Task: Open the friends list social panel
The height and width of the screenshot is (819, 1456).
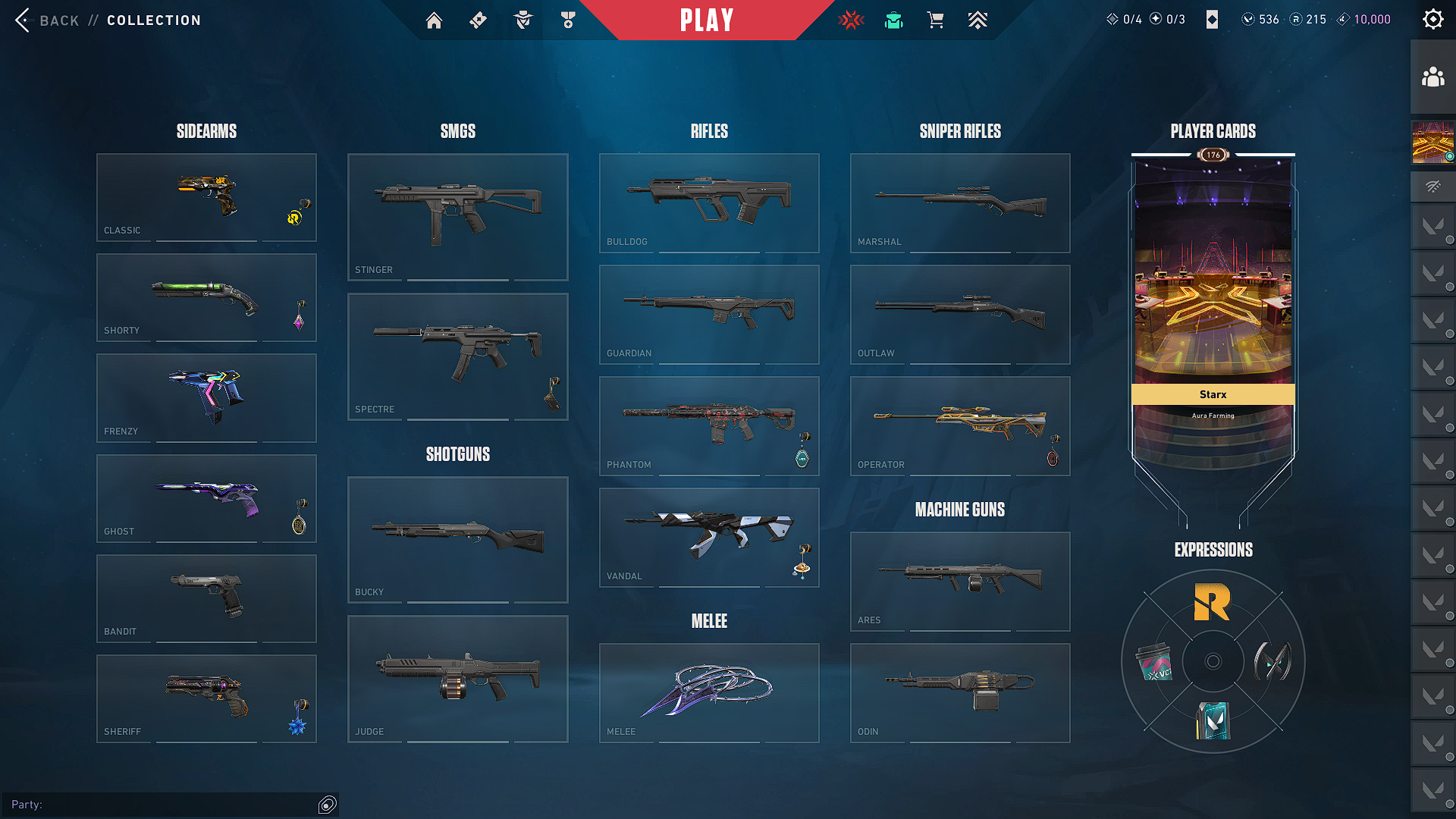Action: pos(1432,77)
